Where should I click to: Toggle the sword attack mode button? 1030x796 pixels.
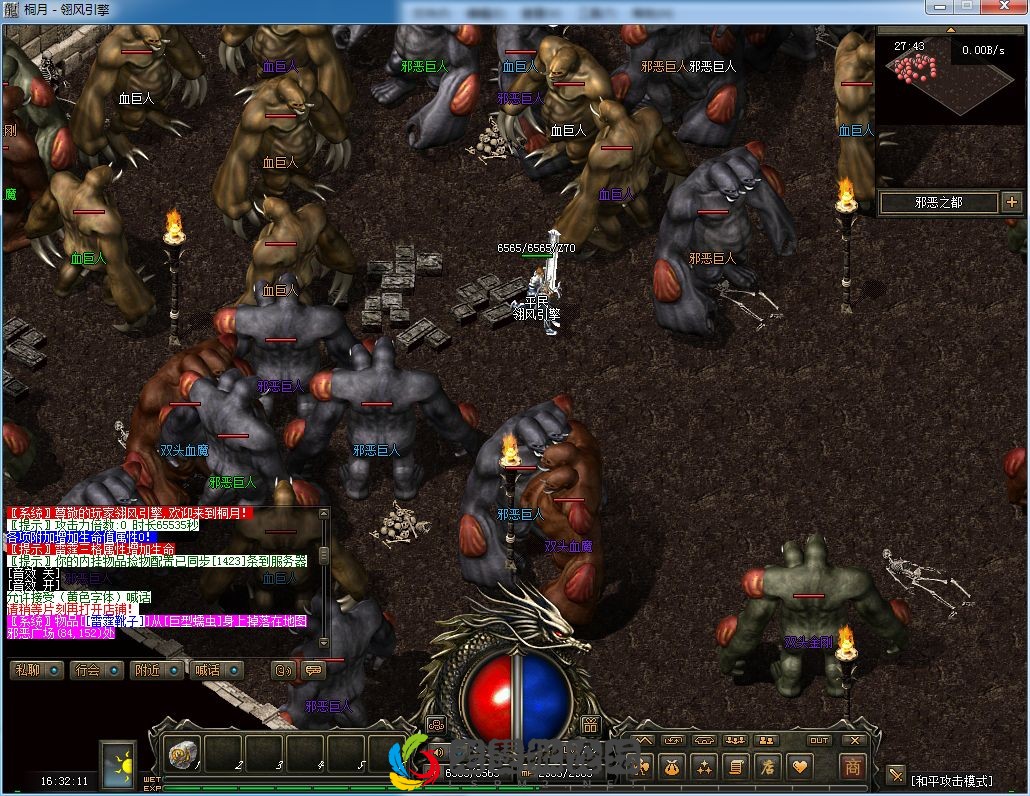(x=895, y=776)
